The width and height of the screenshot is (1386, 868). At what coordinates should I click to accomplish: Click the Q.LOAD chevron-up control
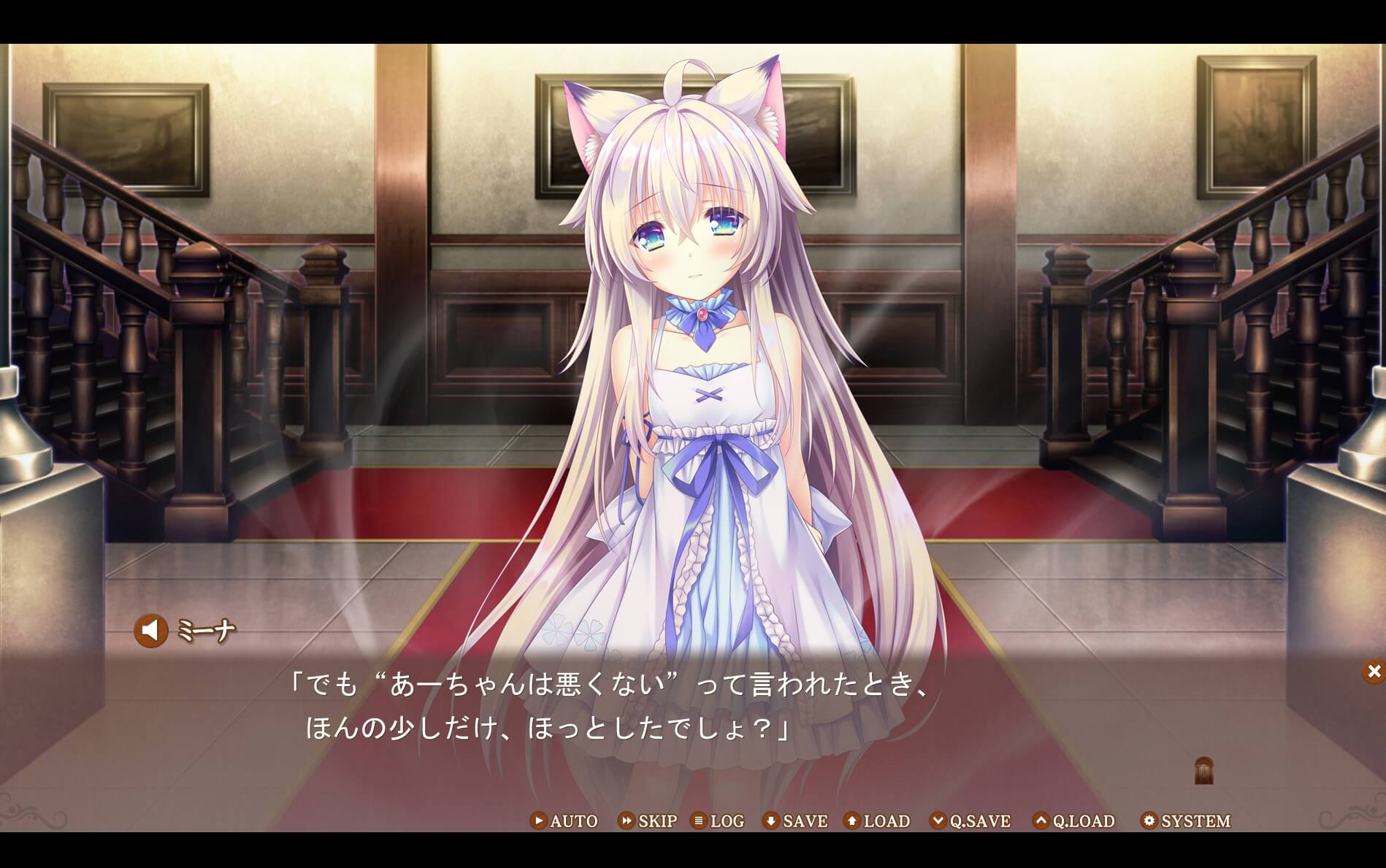(1040, 821)
